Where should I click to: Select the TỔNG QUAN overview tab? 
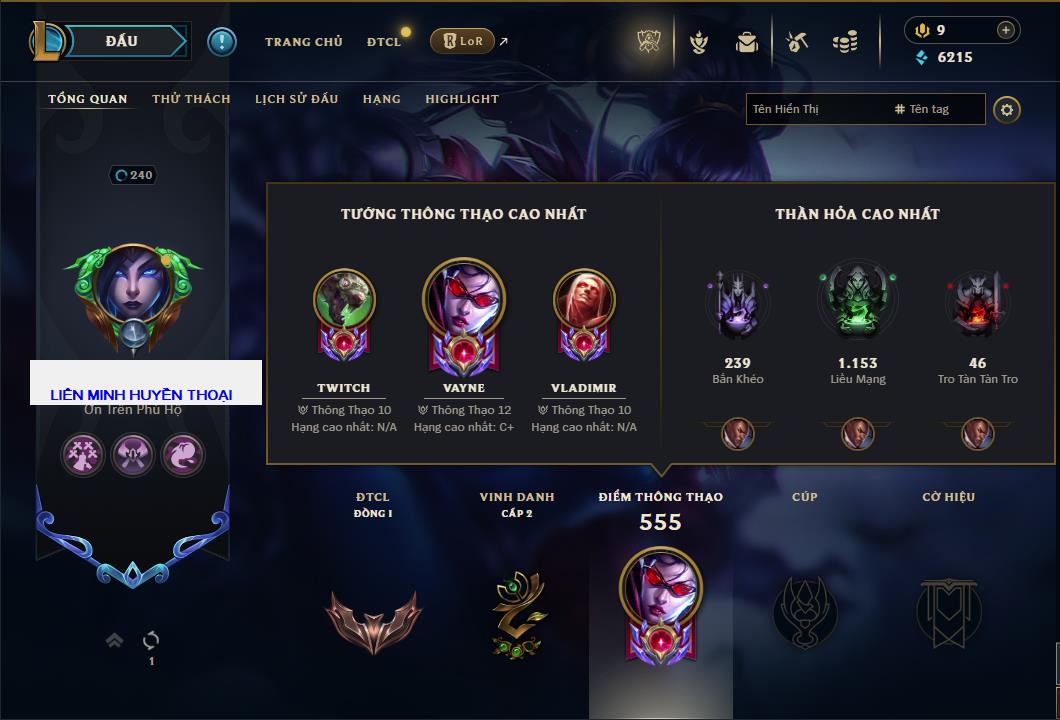click(88, 99)
